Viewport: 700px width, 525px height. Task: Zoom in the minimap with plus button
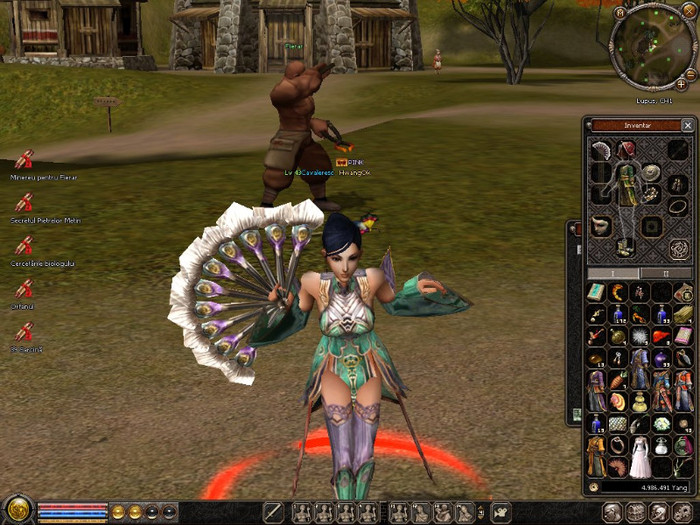coord(682,85)
